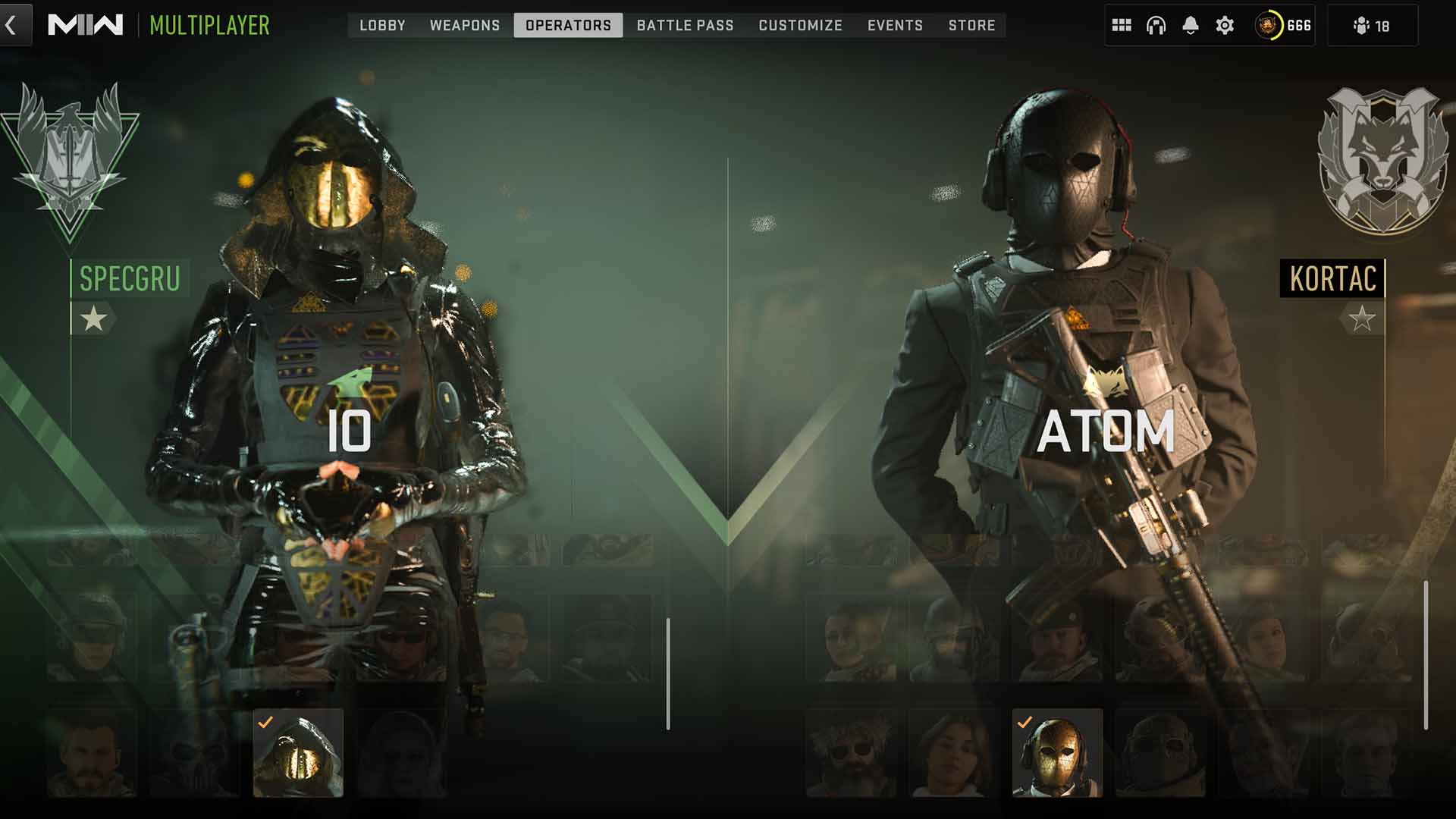This screenshot has height=819, width=1456.
Task: Open the social party list button
Action: (1371, 26)
